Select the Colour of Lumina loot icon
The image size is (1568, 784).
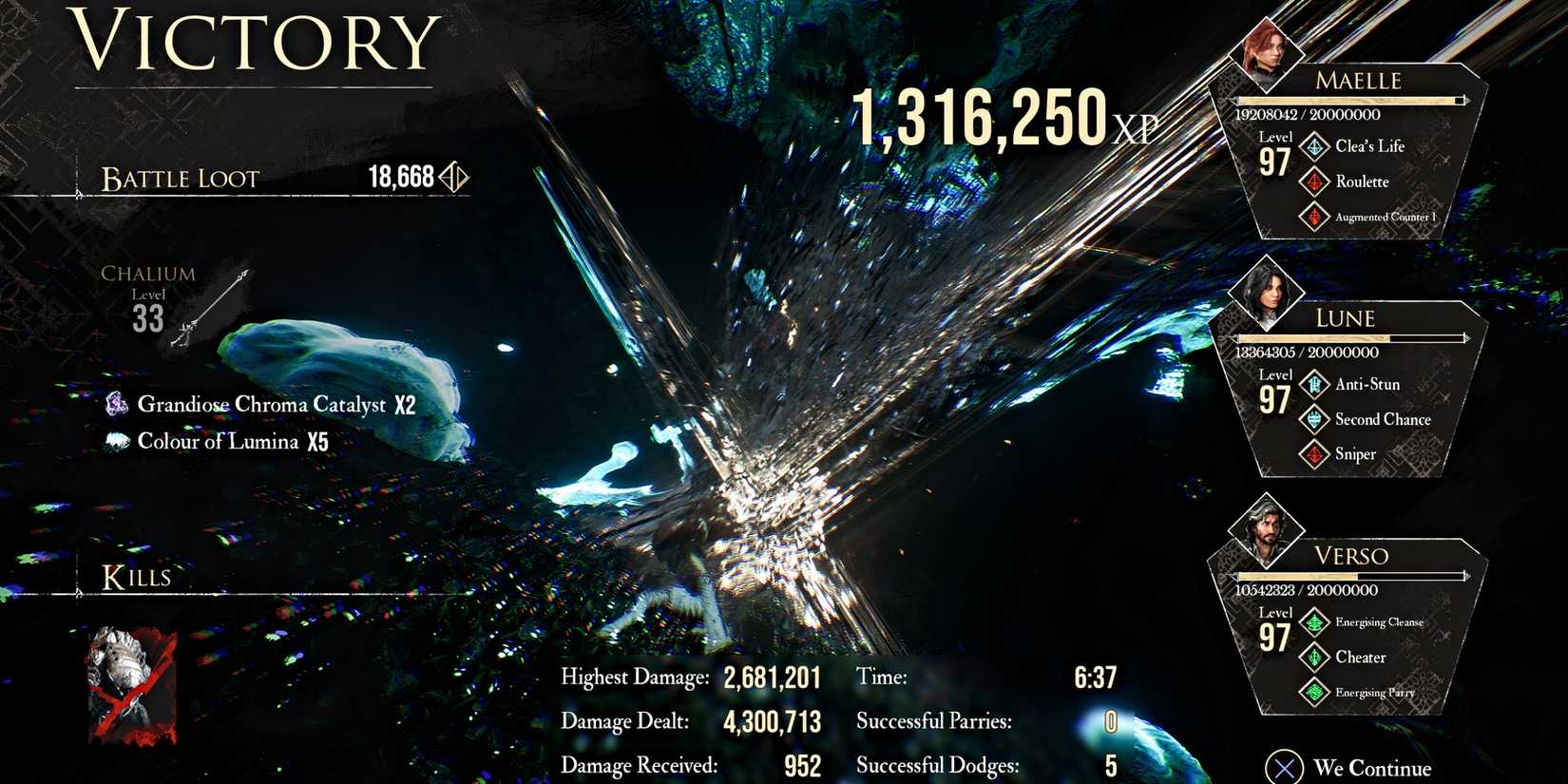click(x=116, y=441)
